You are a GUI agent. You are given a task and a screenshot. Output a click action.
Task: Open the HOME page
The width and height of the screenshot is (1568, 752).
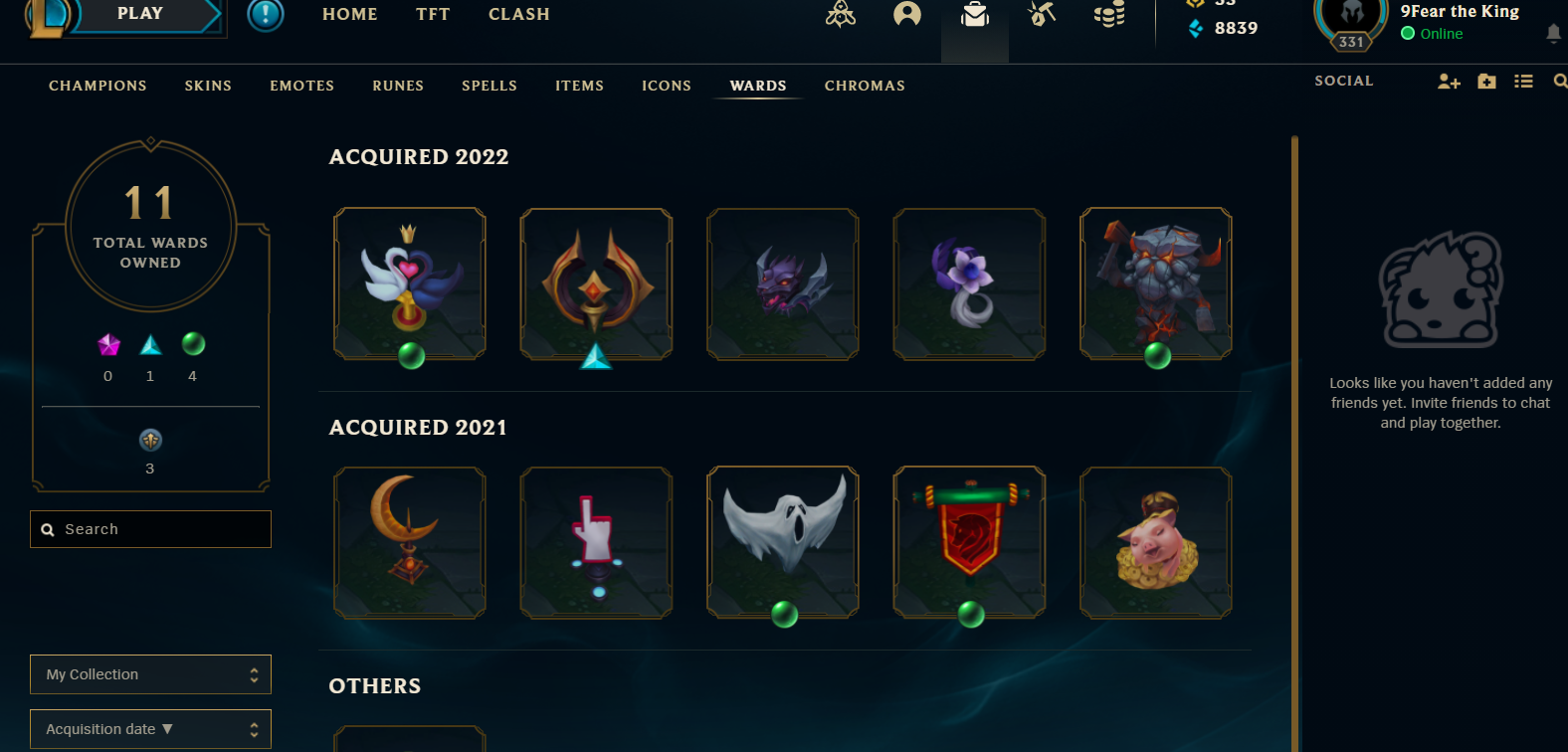pos(350,14)
